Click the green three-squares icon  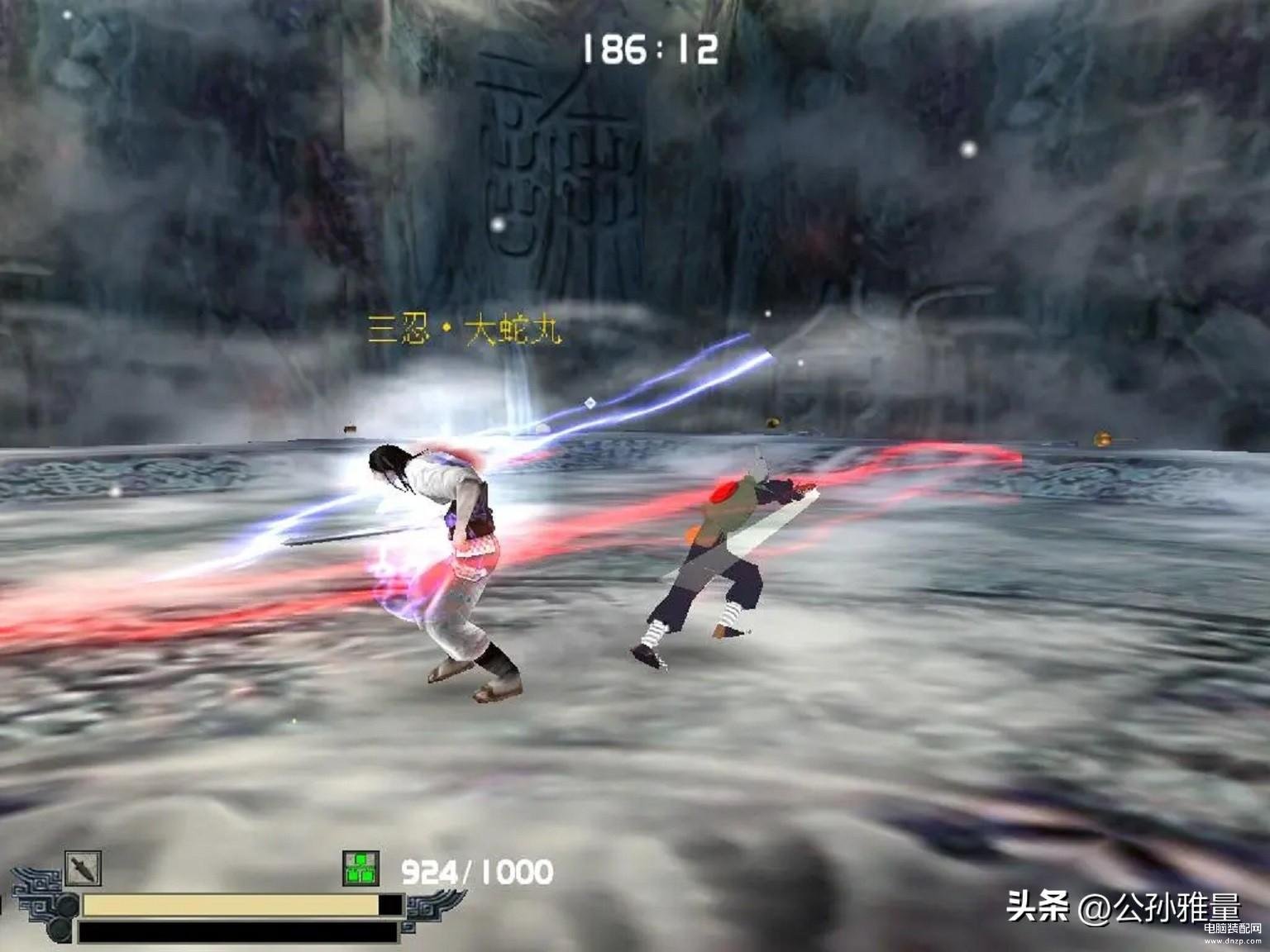tap(360, 869)
